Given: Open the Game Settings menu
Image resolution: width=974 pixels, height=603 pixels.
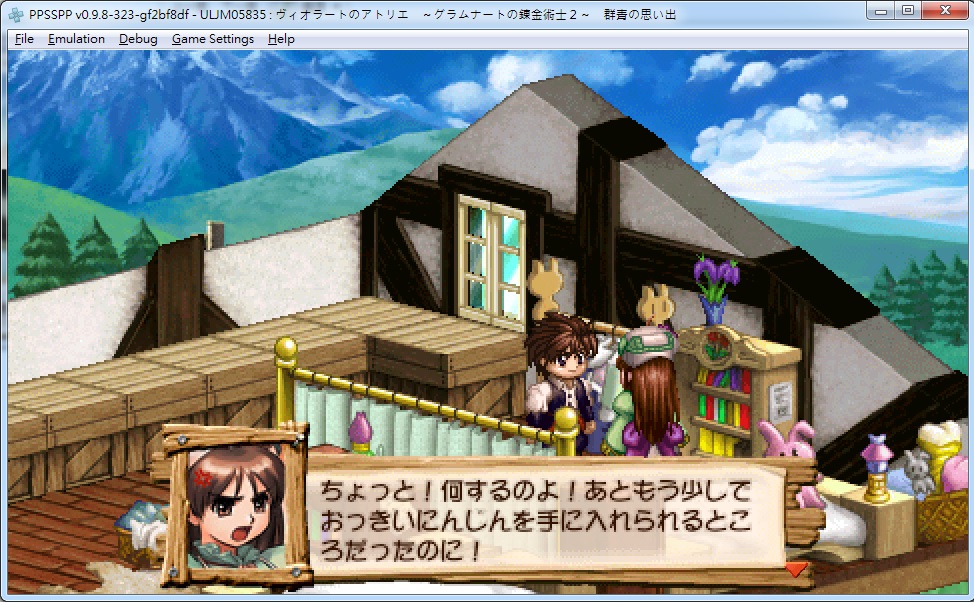Looking at the screenshot, I should click(x=213, y=39).
